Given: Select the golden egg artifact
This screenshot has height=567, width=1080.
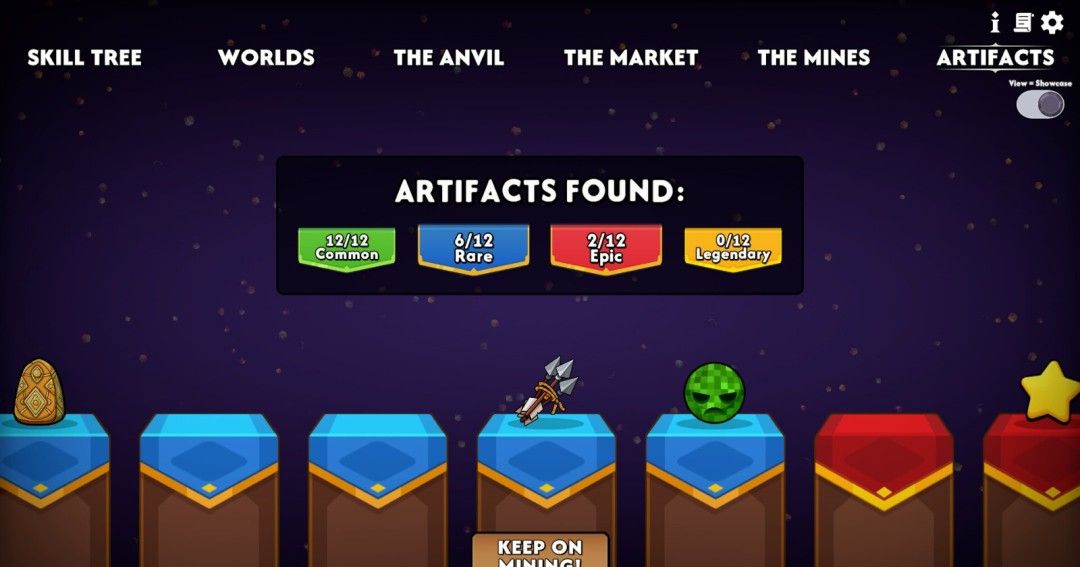Looking at the screenshot, I should tap(39, 392).
